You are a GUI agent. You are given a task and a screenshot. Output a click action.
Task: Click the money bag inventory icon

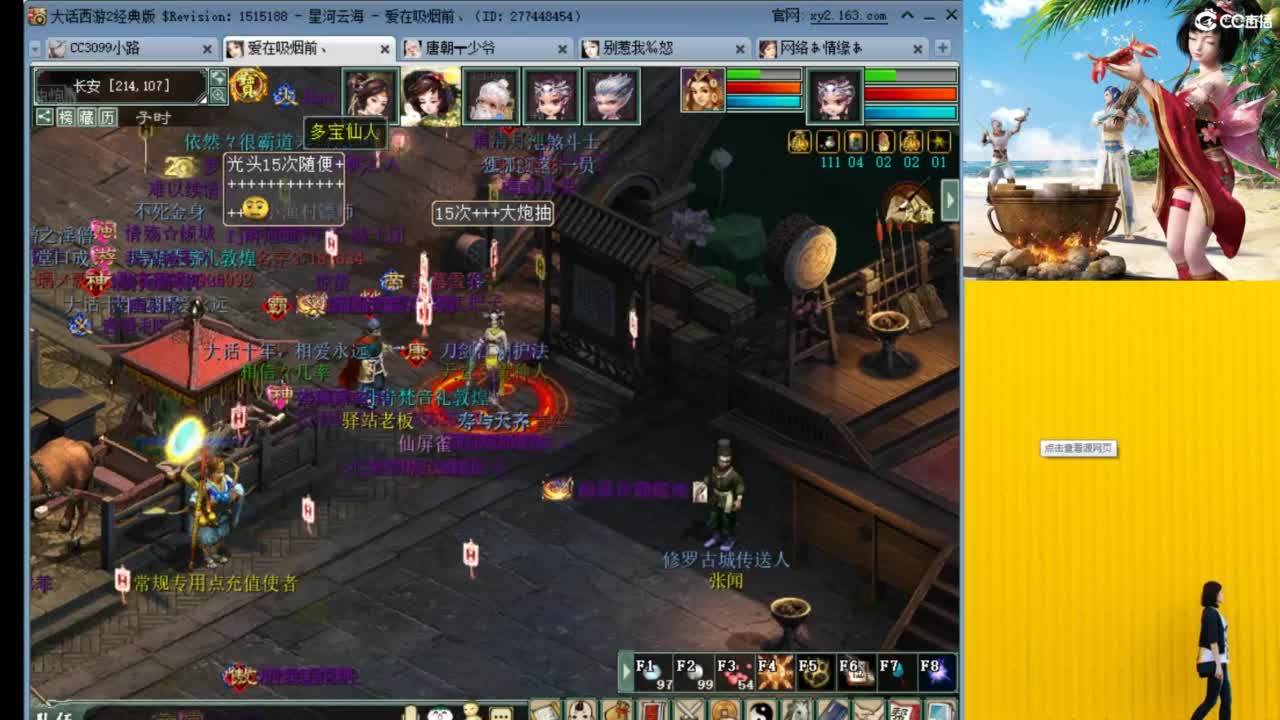pos(617,710)
